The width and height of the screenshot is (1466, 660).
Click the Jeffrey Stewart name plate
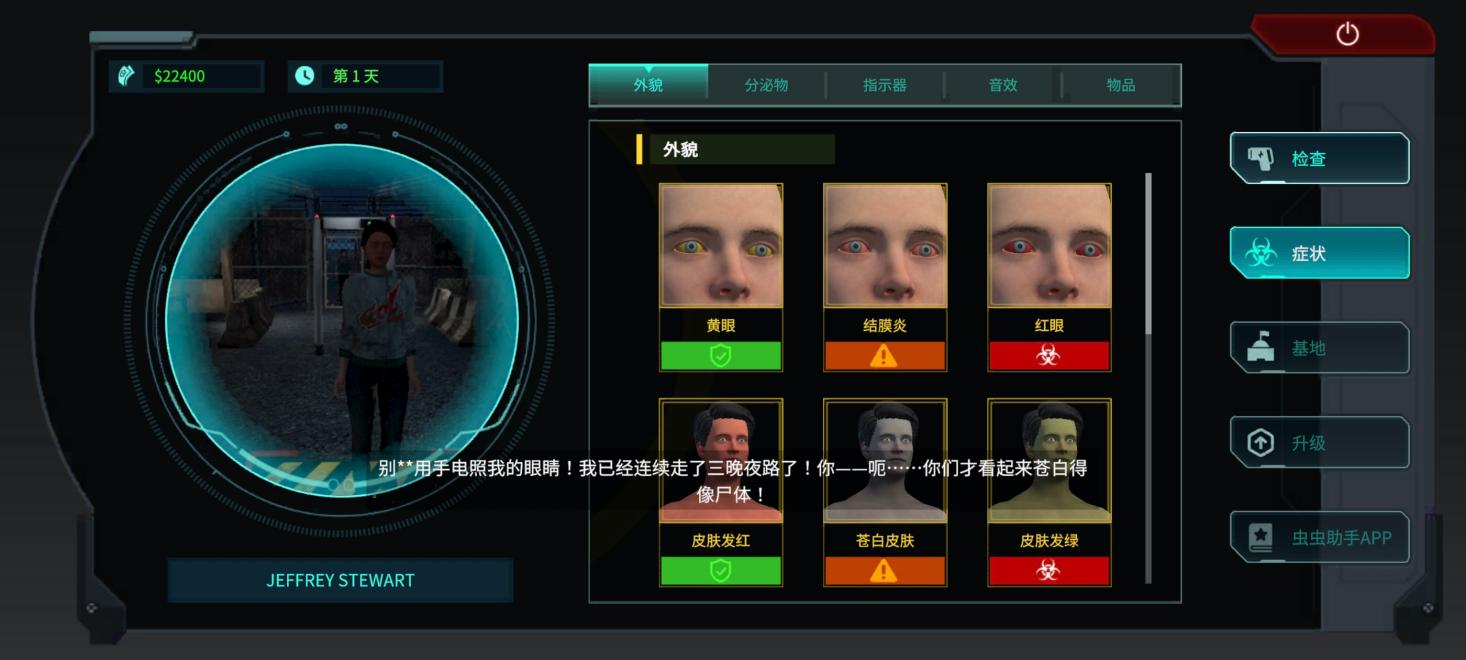(x=340, y=580)
